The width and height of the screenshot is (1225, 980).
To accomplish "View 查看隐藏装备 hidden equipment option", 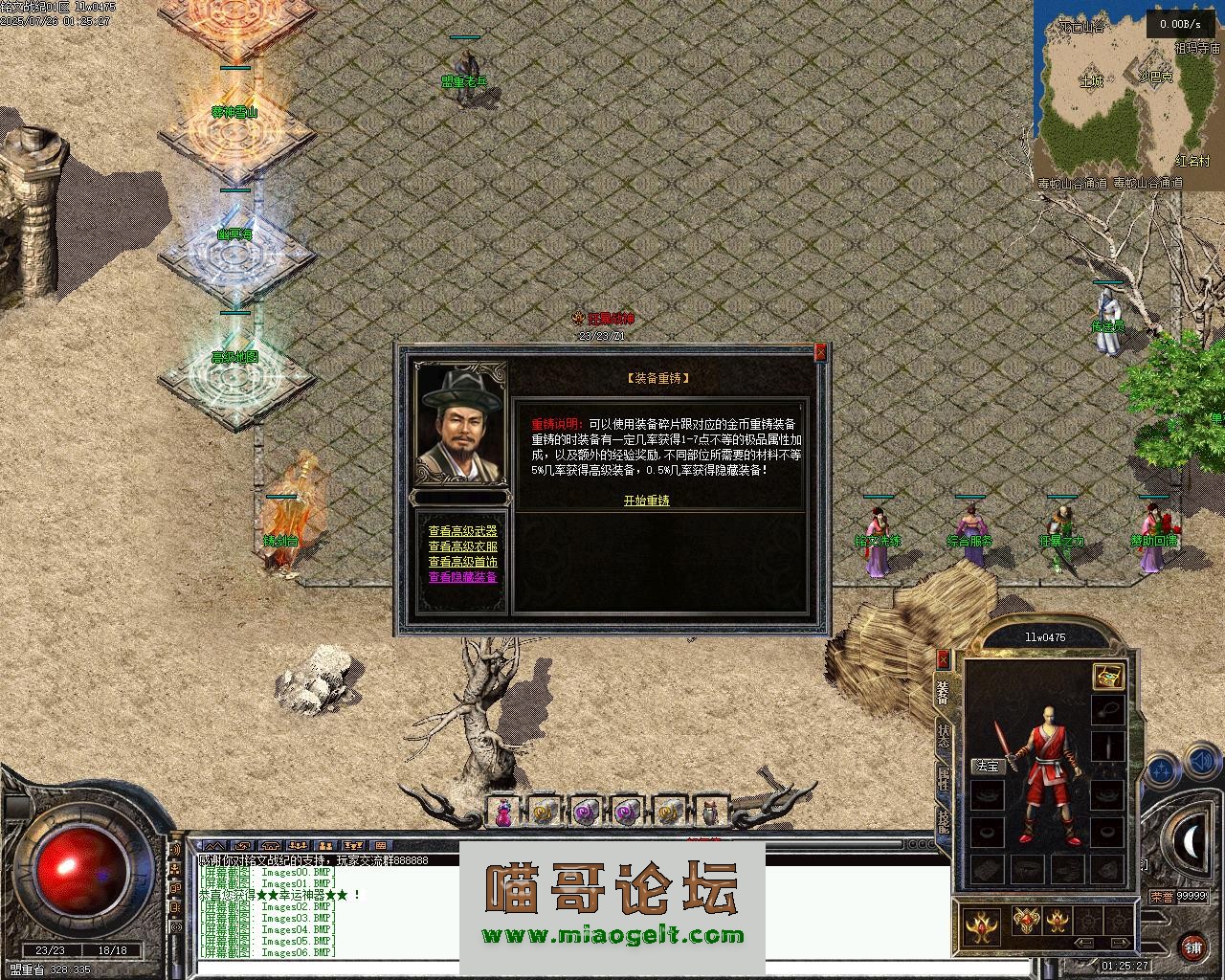I will click(462, 577).
